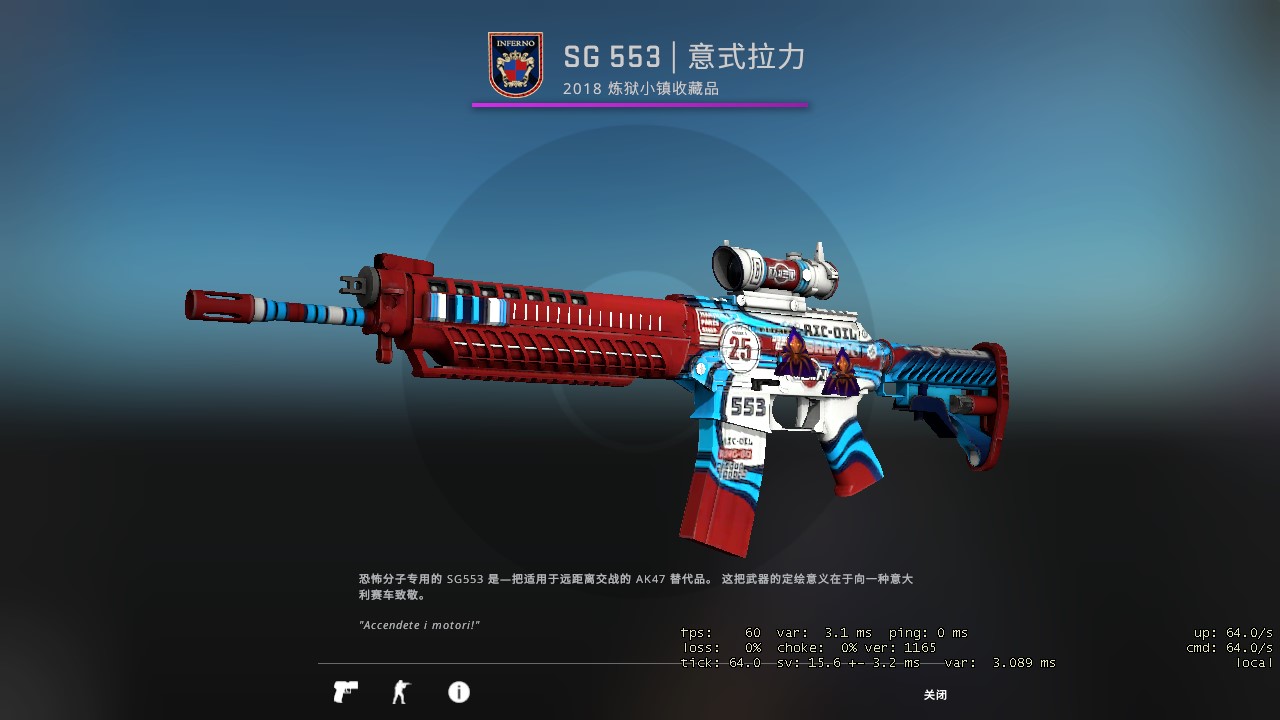Click the purple rarity gradient bar

tap(640, 104)
